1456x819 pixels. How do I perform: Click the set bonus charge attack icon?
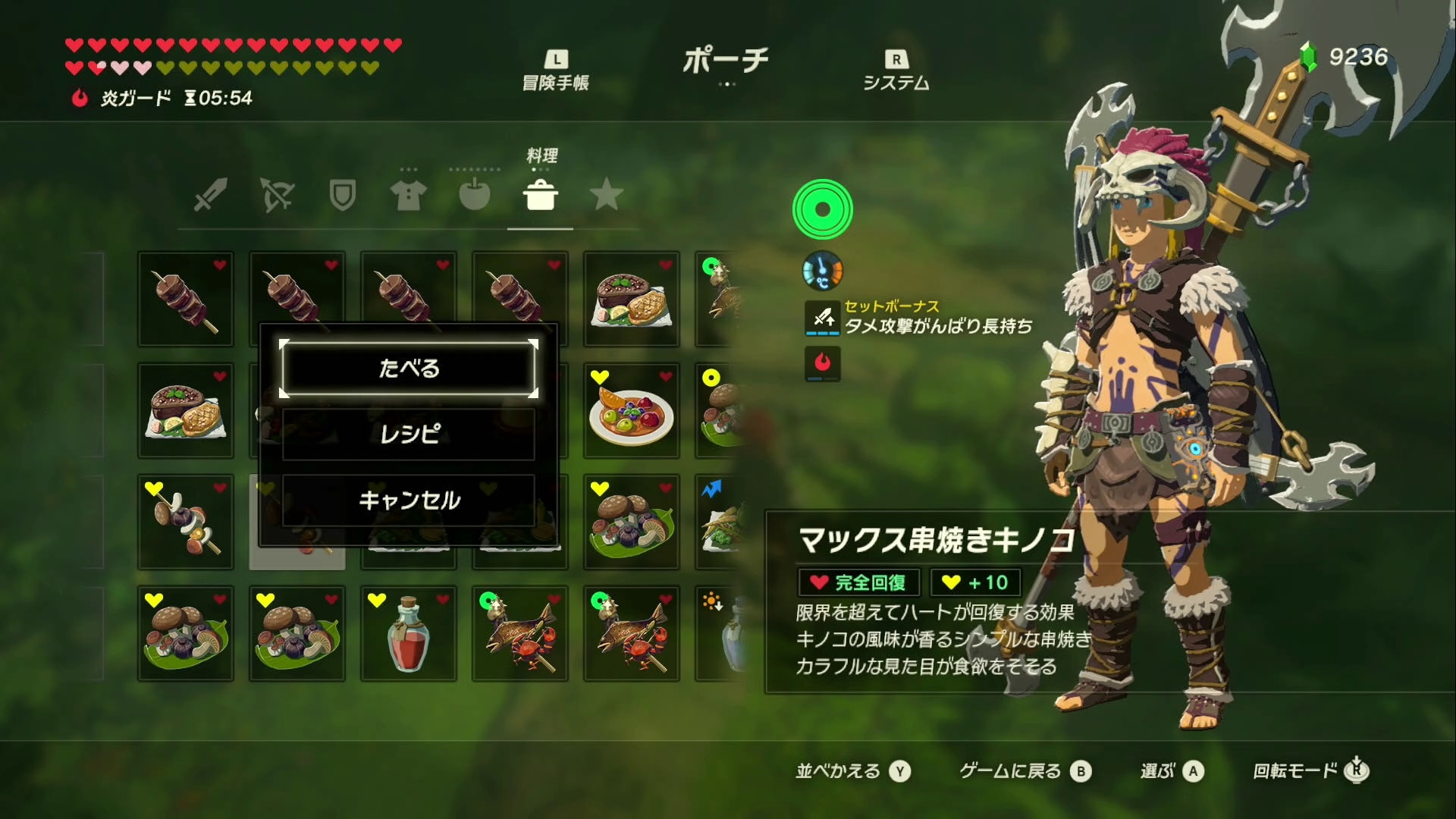point(821,317)
